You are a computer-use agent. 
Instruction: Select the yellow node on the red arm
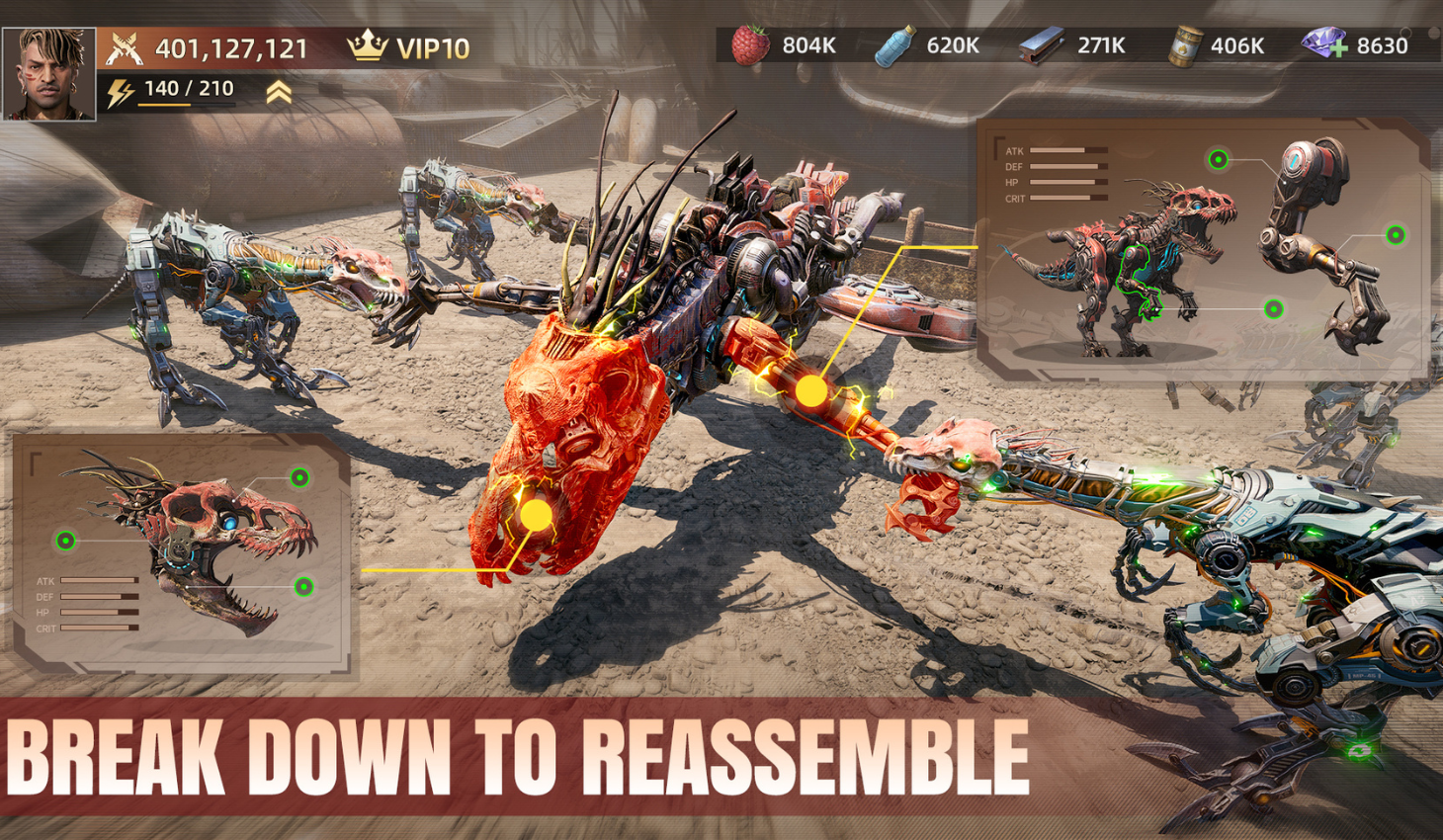[811, 391]
